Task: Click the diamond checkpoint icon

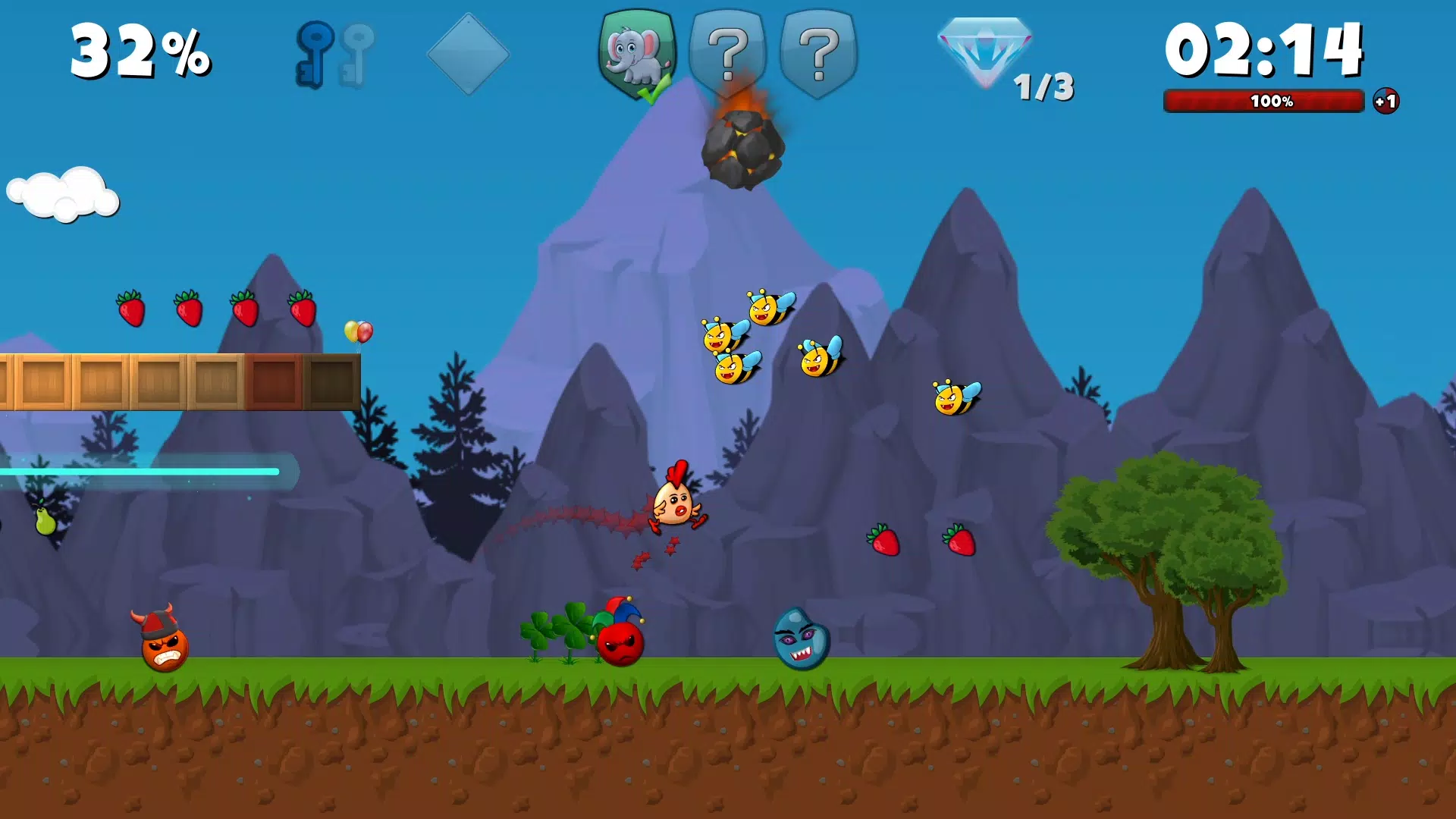Action: 468,53
